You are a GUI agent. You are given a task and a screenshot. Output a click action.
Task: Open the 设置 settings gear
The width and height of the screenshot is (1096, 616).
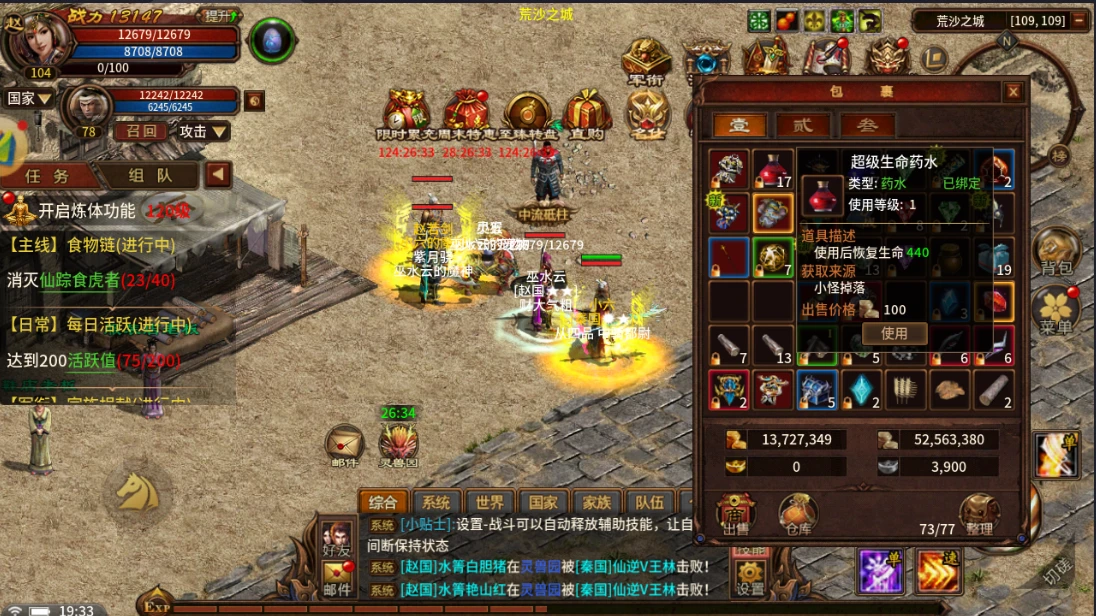pos(750,576)
